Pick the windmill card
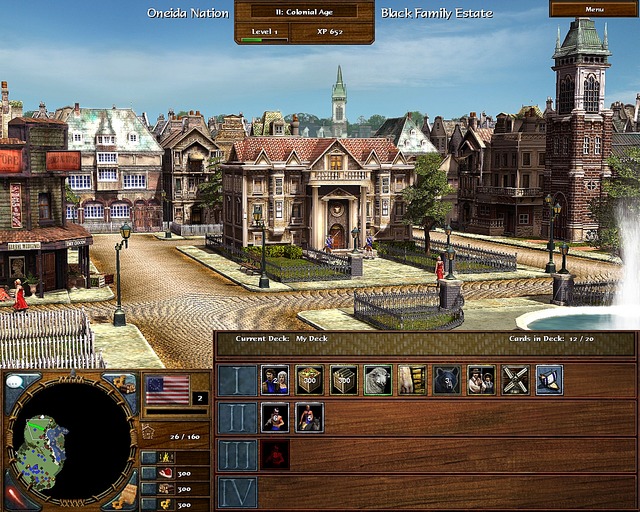Screen dimensions: 640x512 pos(514,380)
